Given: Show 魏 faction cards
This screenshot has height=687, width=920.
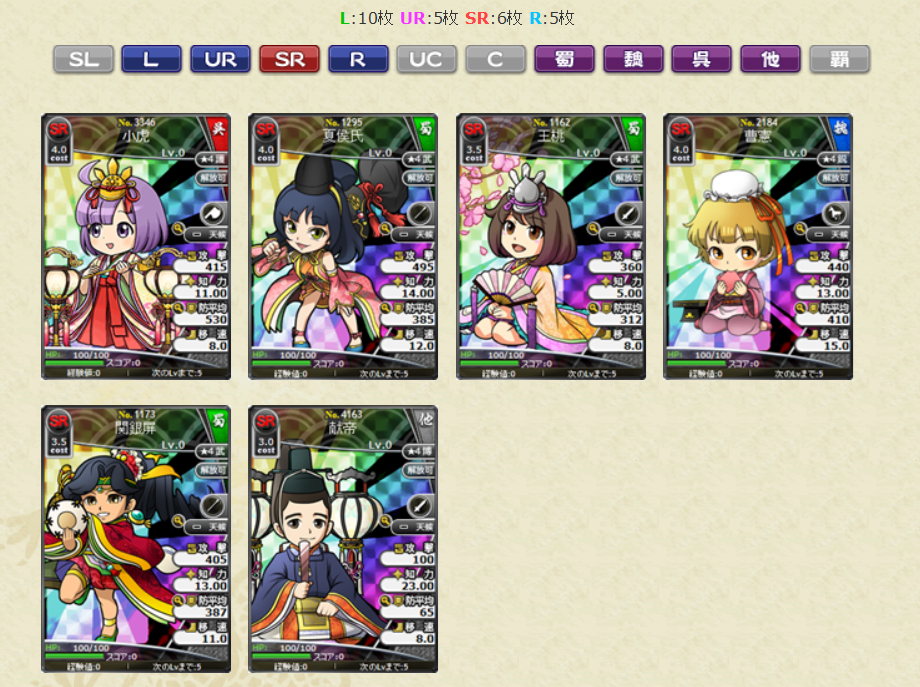Looking at the screenshot, I should [x=633, y=59].
